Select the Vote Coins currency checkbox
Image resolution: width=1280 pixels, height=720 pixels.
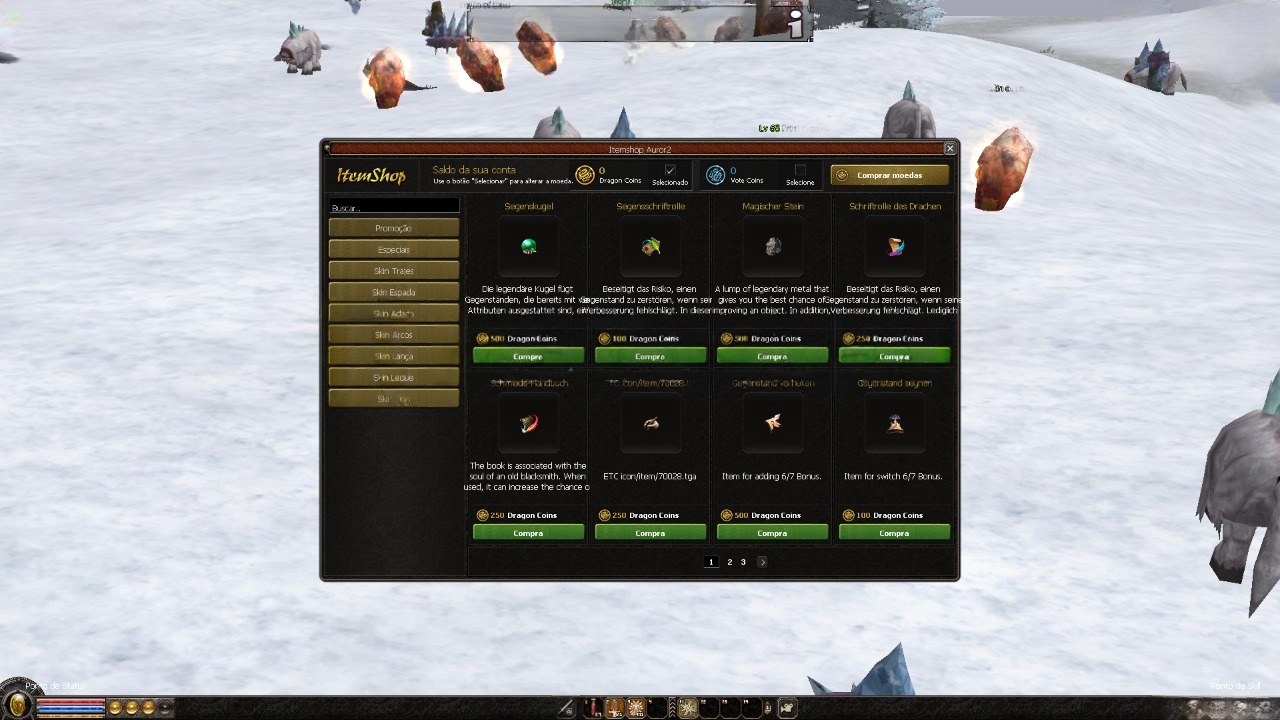[800, 170]
